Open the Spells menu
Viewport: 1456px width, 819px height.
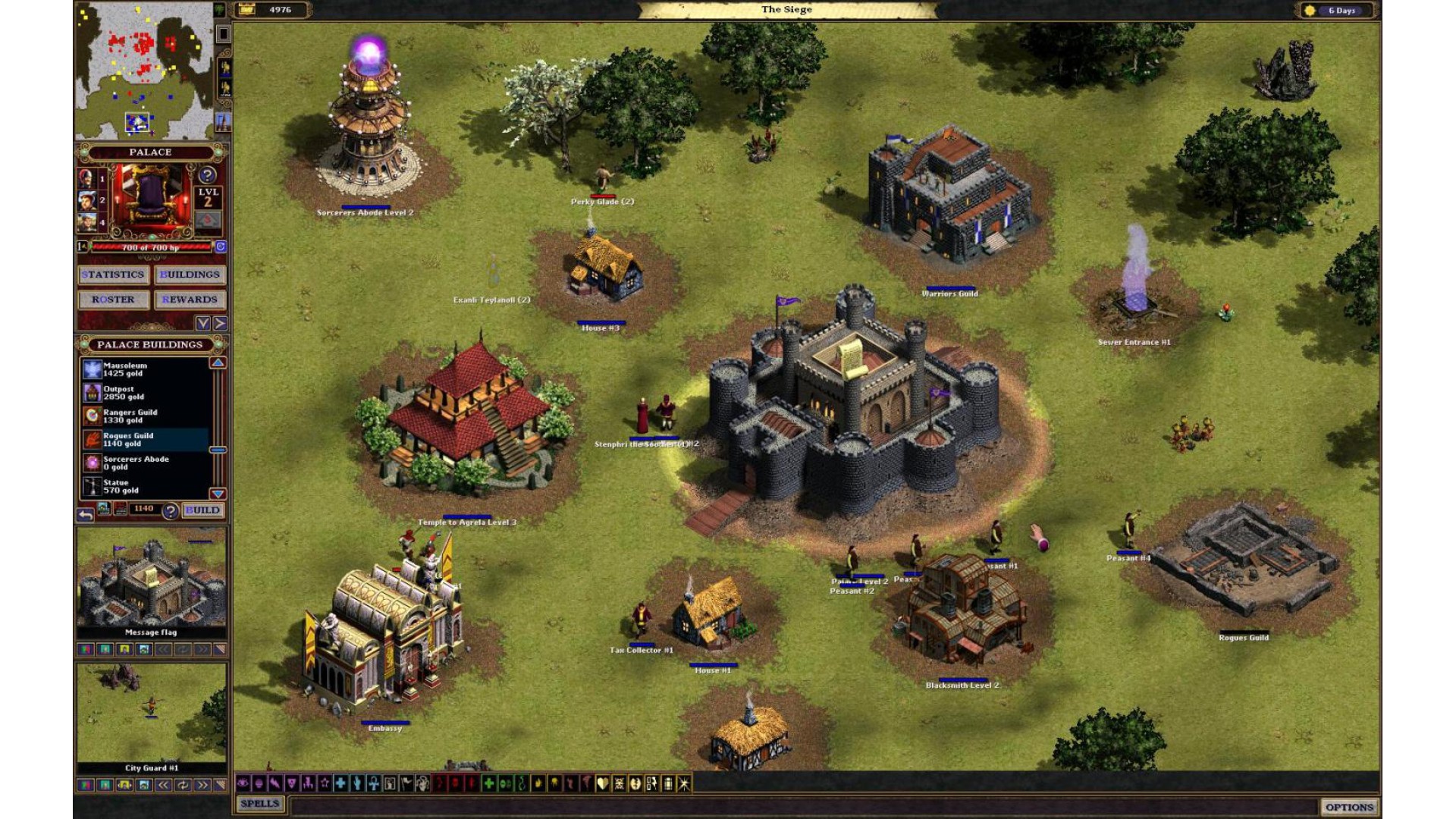(259, 804)
